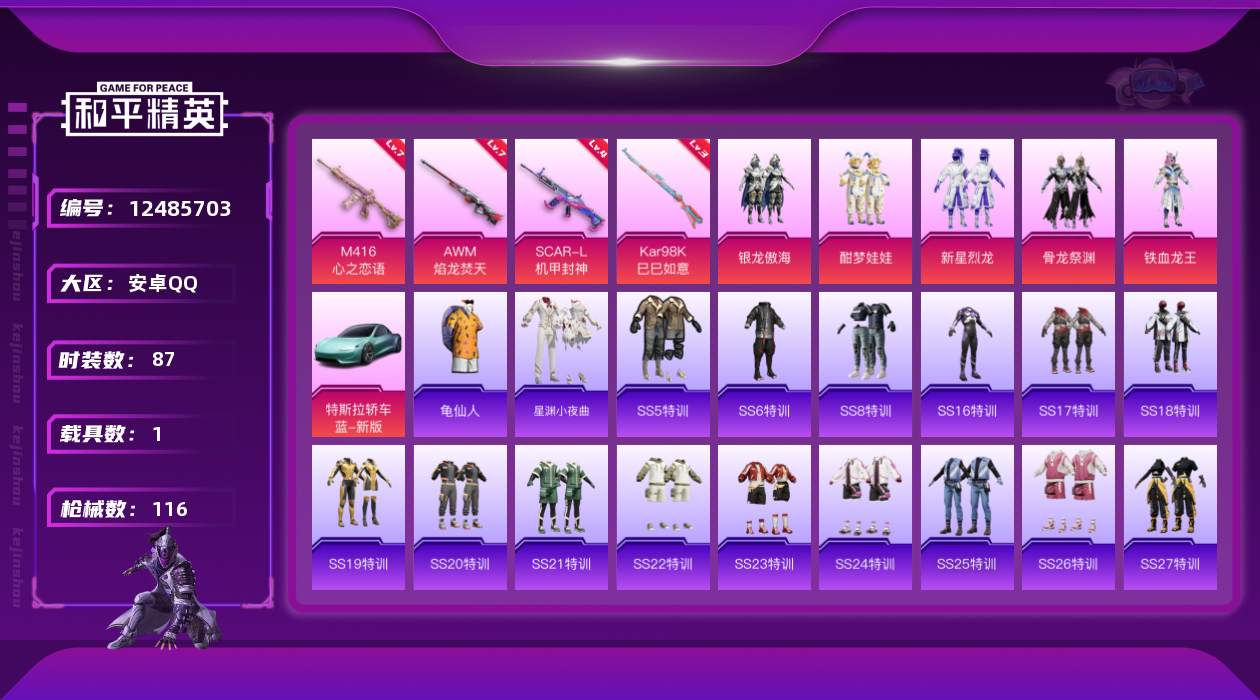Click the SS27特训 outfit card
This screenshot has width=1260, height=700.
point(1170,517)
